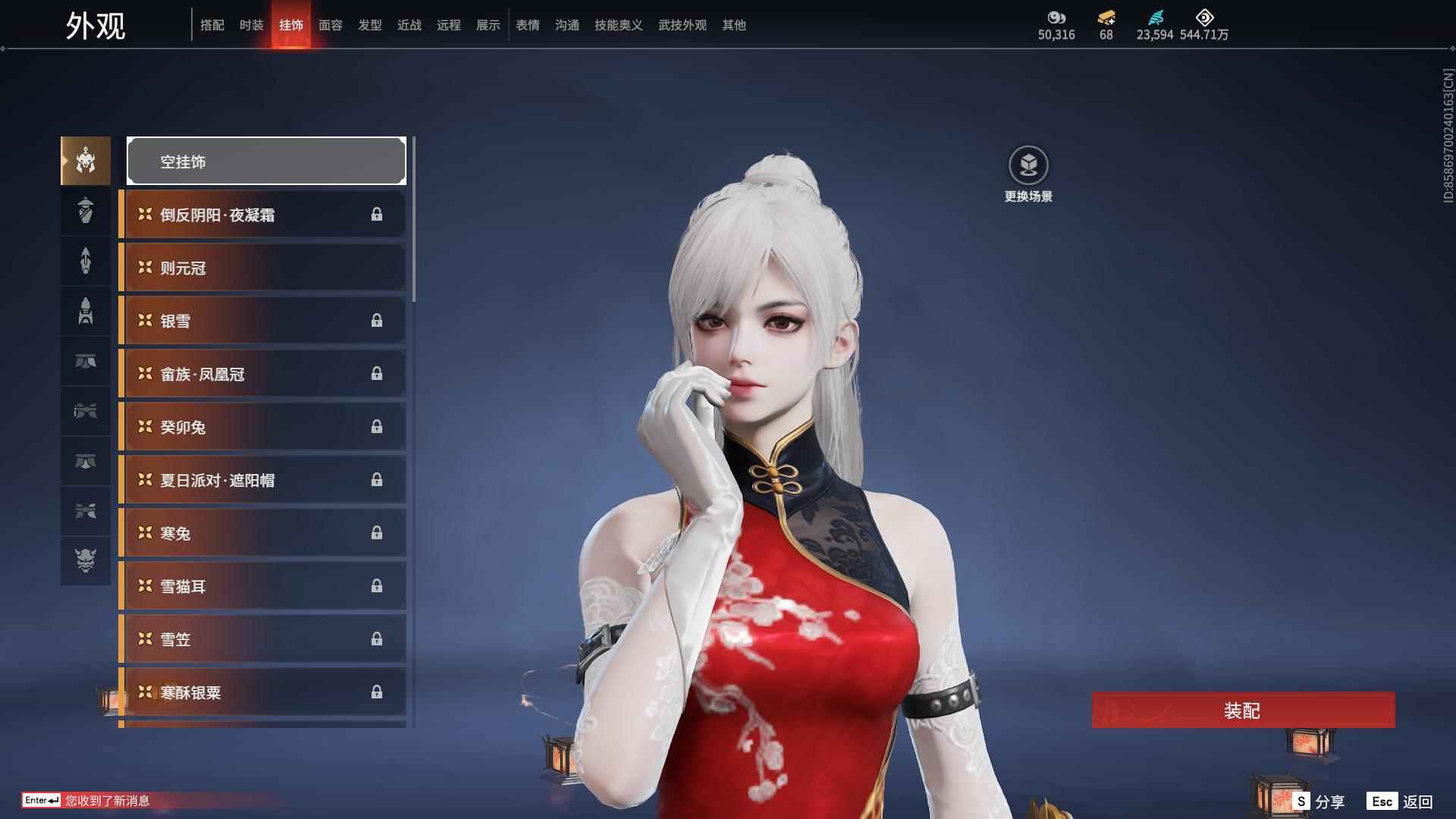Click the diamond currency icon showing 544.71万

[1203, 17]
